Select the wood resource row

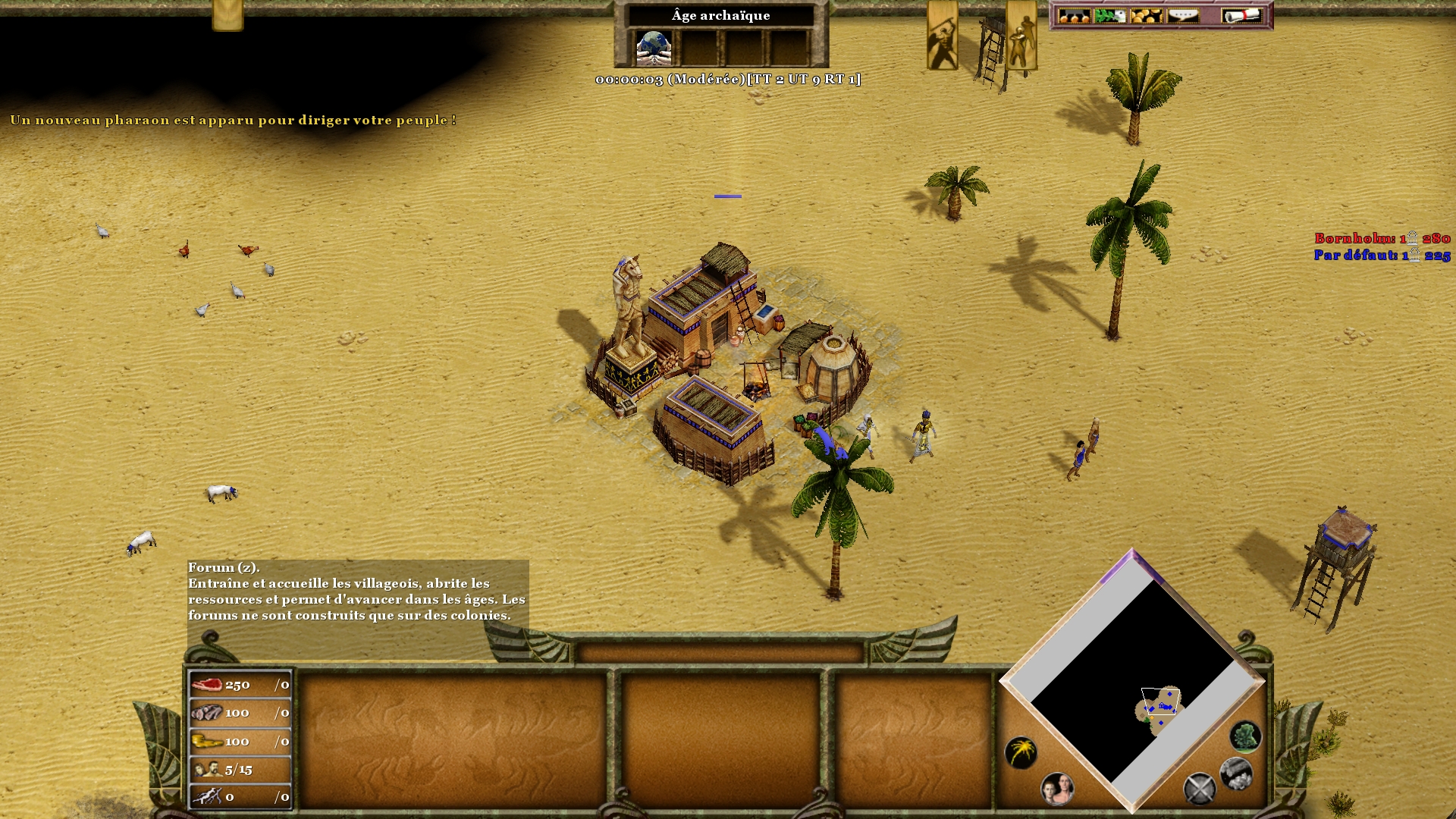240,713
